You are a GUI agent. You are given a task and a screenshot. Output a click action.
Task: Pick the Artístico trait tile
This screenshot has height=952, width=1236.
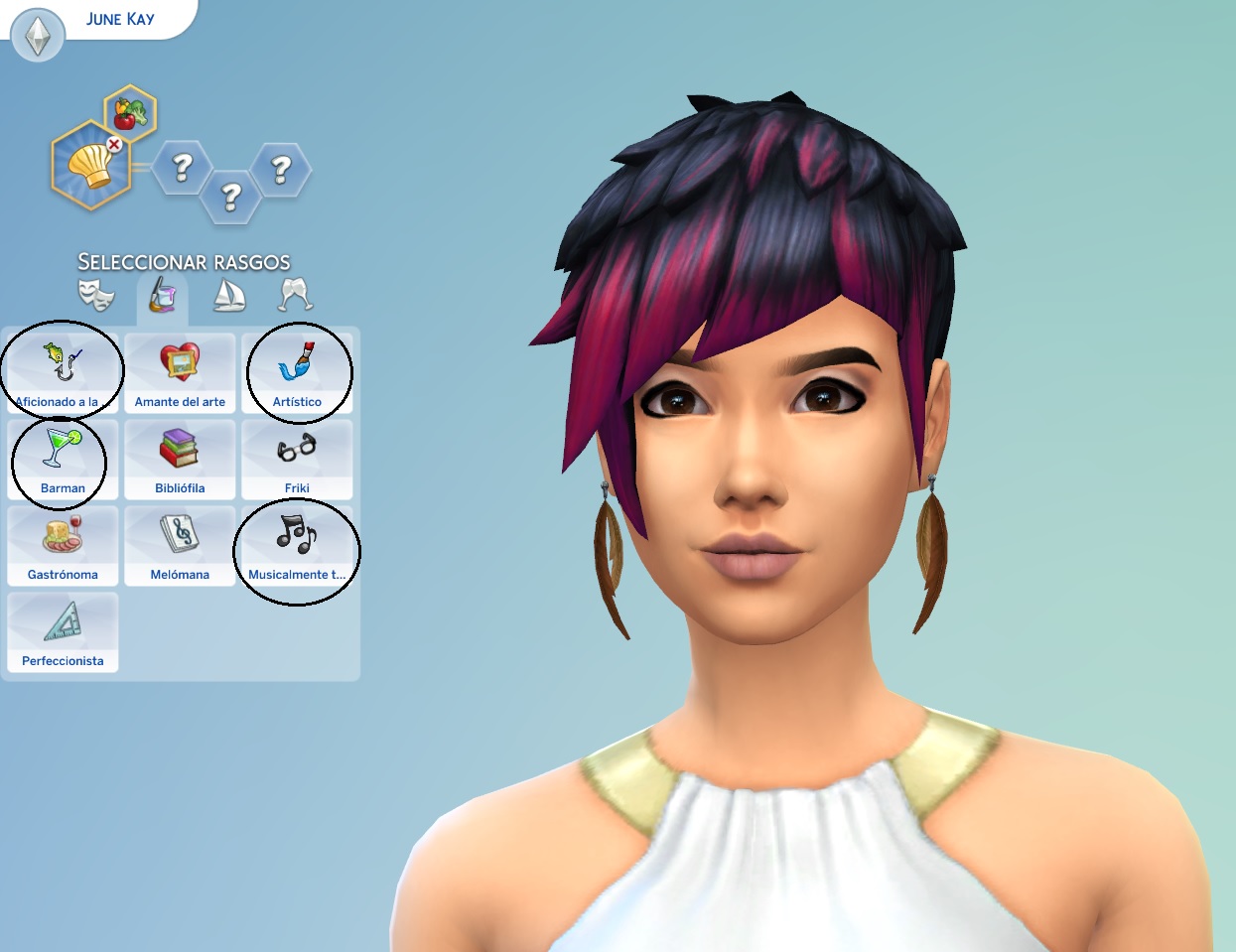297,372
